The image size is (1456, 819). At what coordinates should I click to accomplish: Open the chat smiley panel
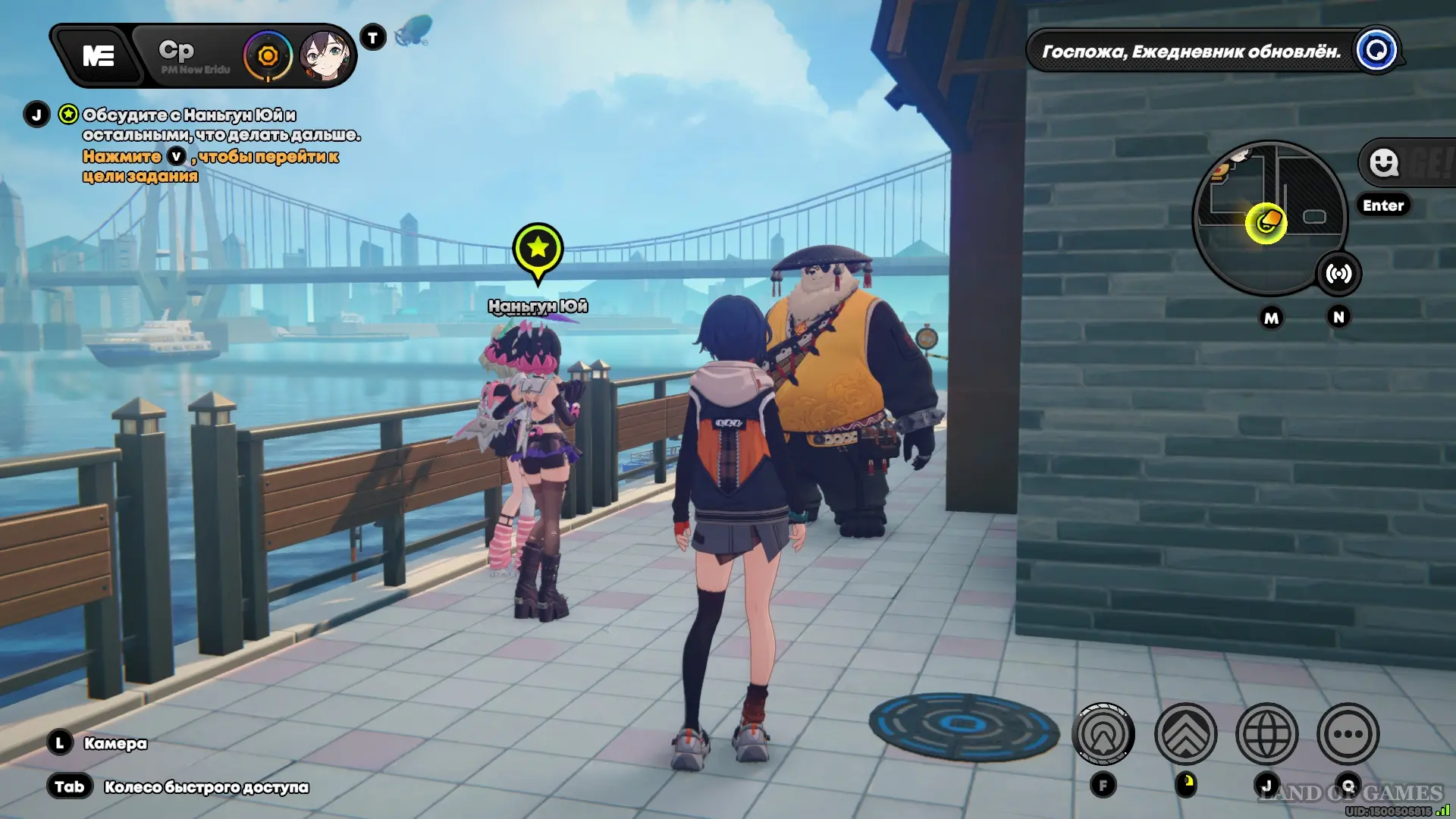coord(1384,162)
